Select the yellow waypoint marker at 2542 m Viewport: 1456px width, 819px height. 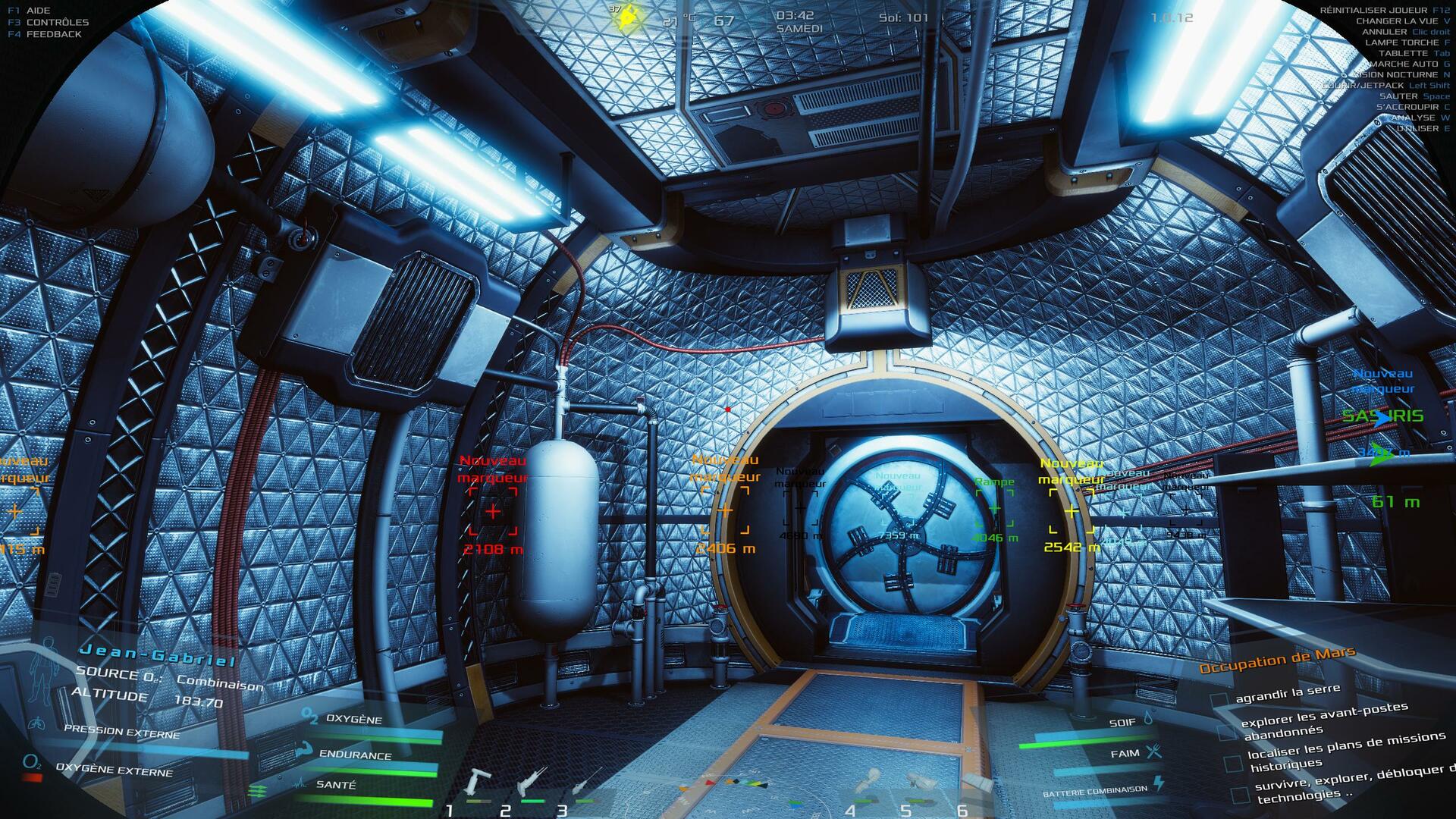pos(1072,513)
